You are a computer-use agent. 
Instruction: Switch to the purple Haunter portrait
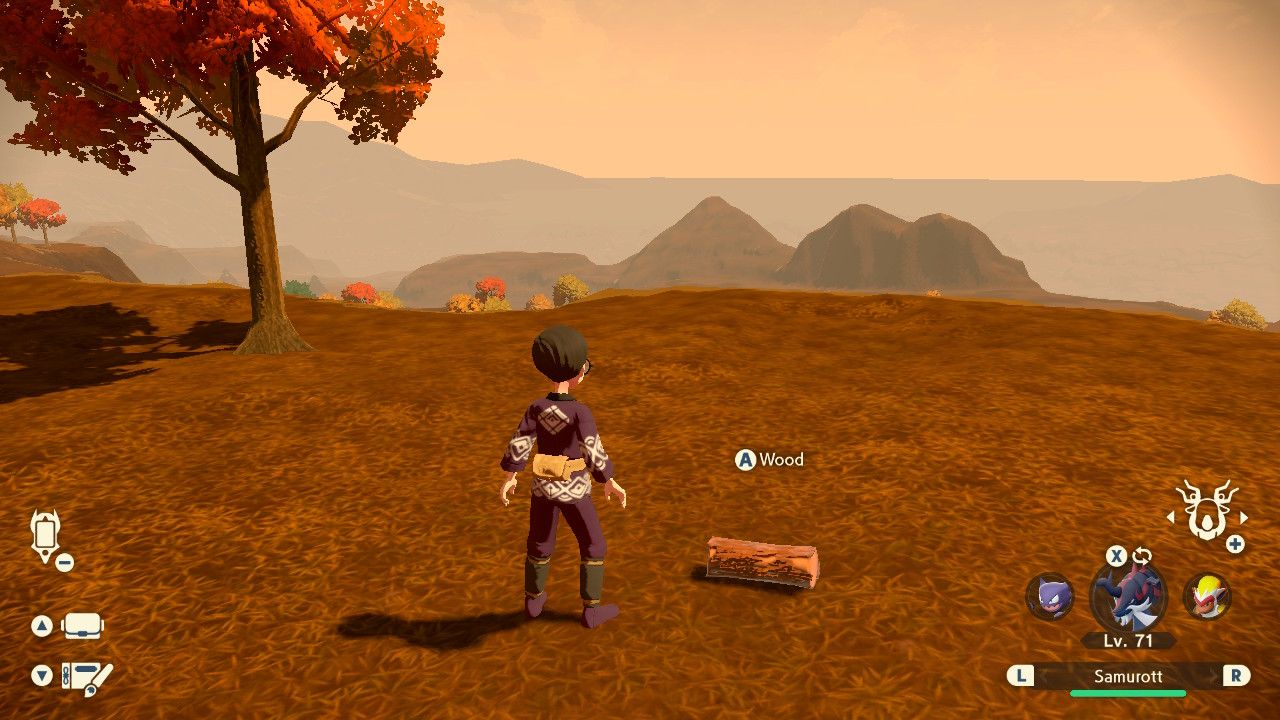[x=1049, y=596]
